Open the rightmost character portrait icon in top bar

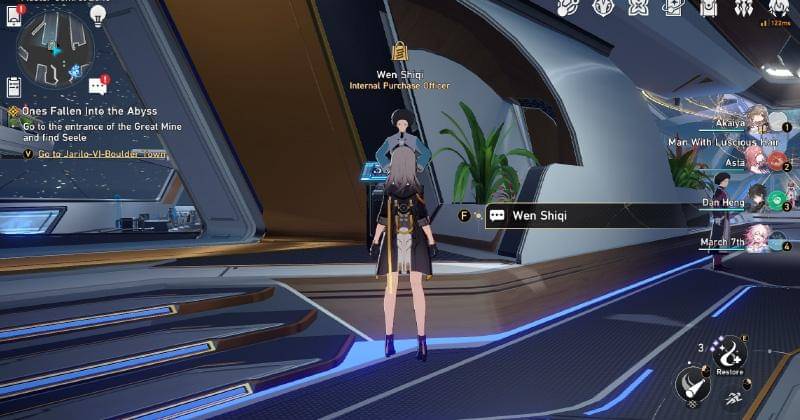pos(776,8)
